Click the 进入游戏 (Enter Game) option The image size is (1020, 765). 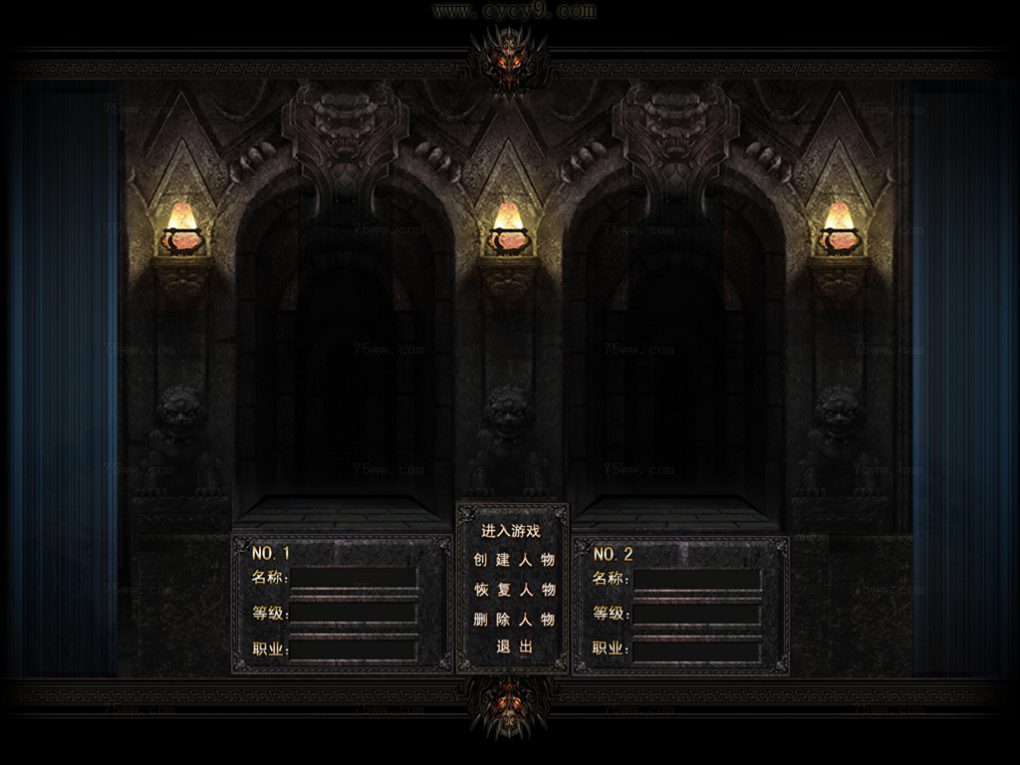pos(511,531)
